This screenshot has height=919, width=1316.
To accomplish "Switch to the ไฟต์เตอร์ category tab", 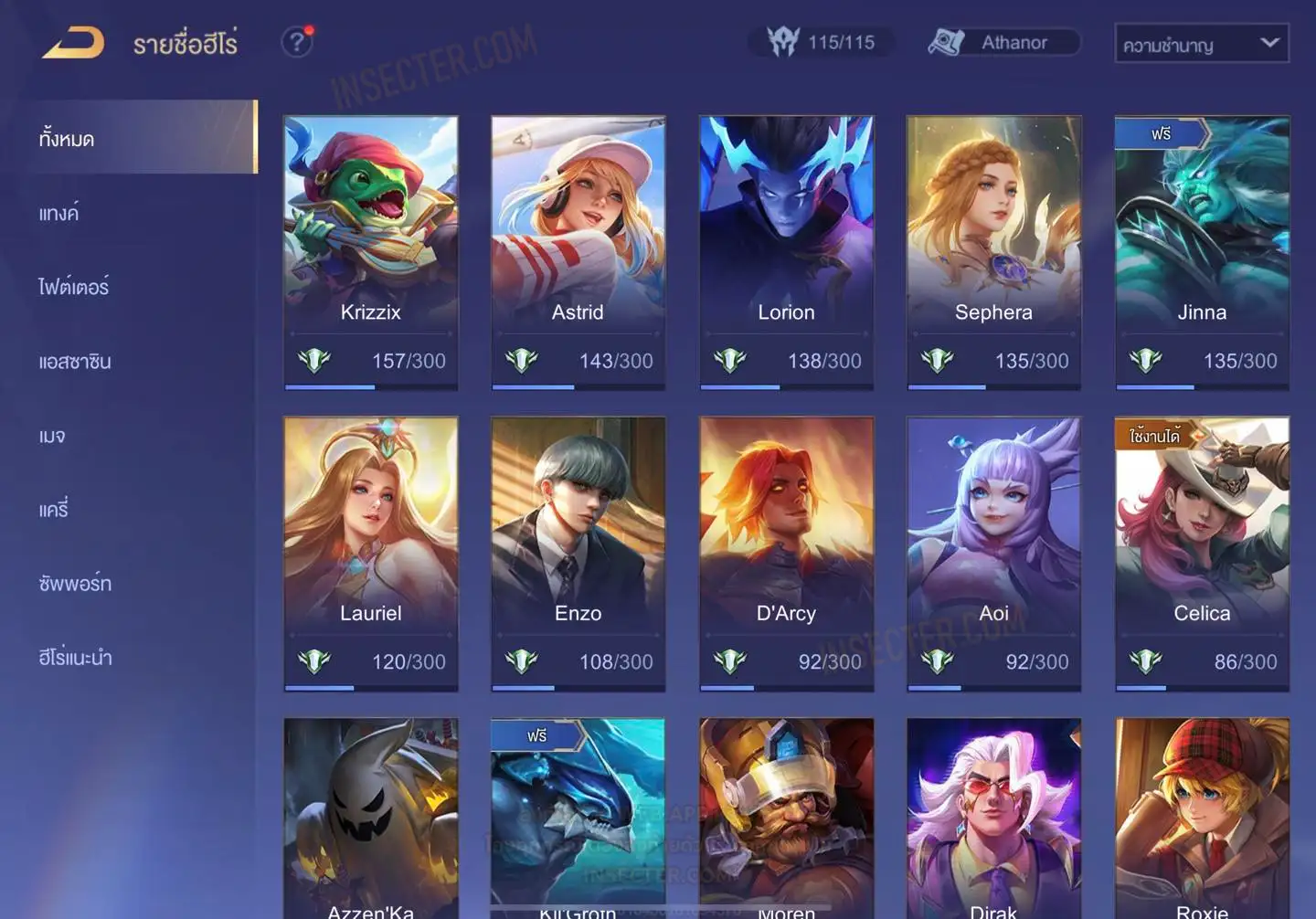I will tap(74, 288).
